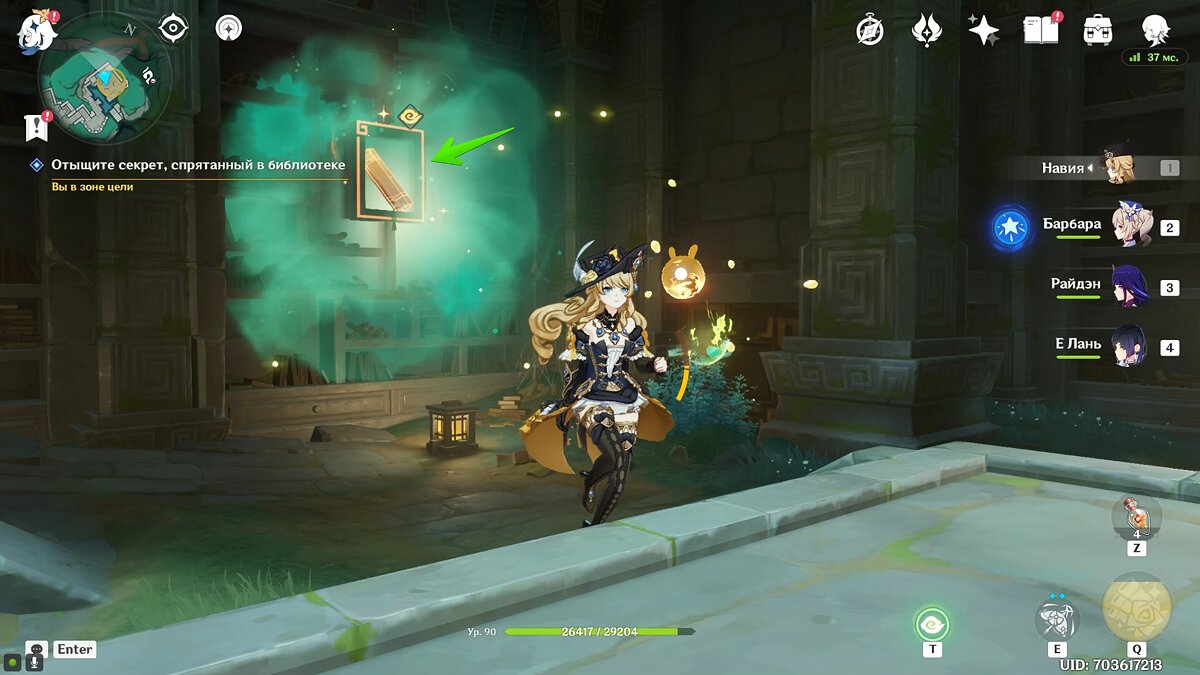The image size is (1200, 675).
Task: Open the compass icon in top bar
Action: 870,31
